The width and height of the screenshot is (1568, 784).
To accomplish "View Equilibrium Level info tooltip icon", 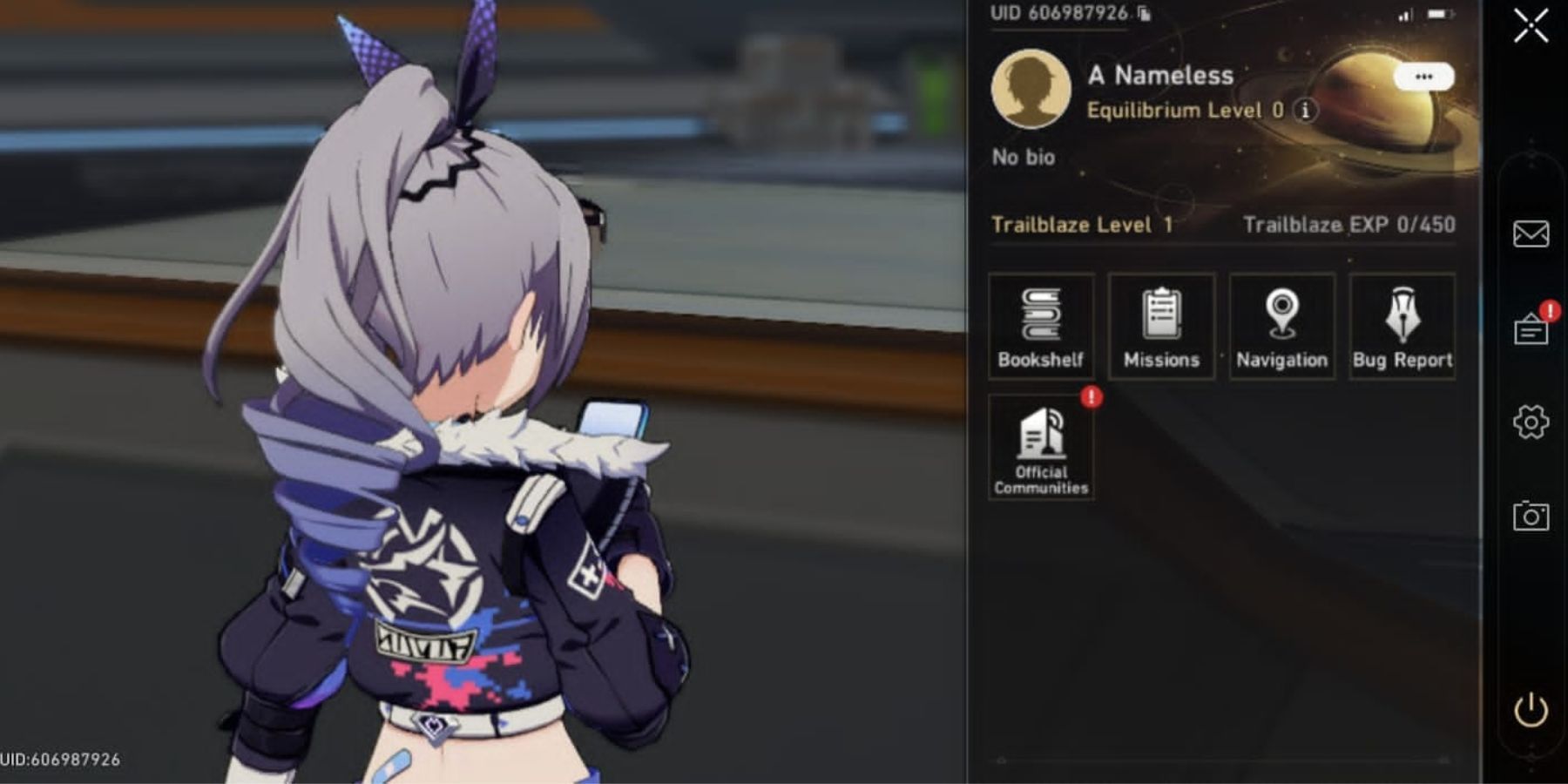I will pos(1304,111).
